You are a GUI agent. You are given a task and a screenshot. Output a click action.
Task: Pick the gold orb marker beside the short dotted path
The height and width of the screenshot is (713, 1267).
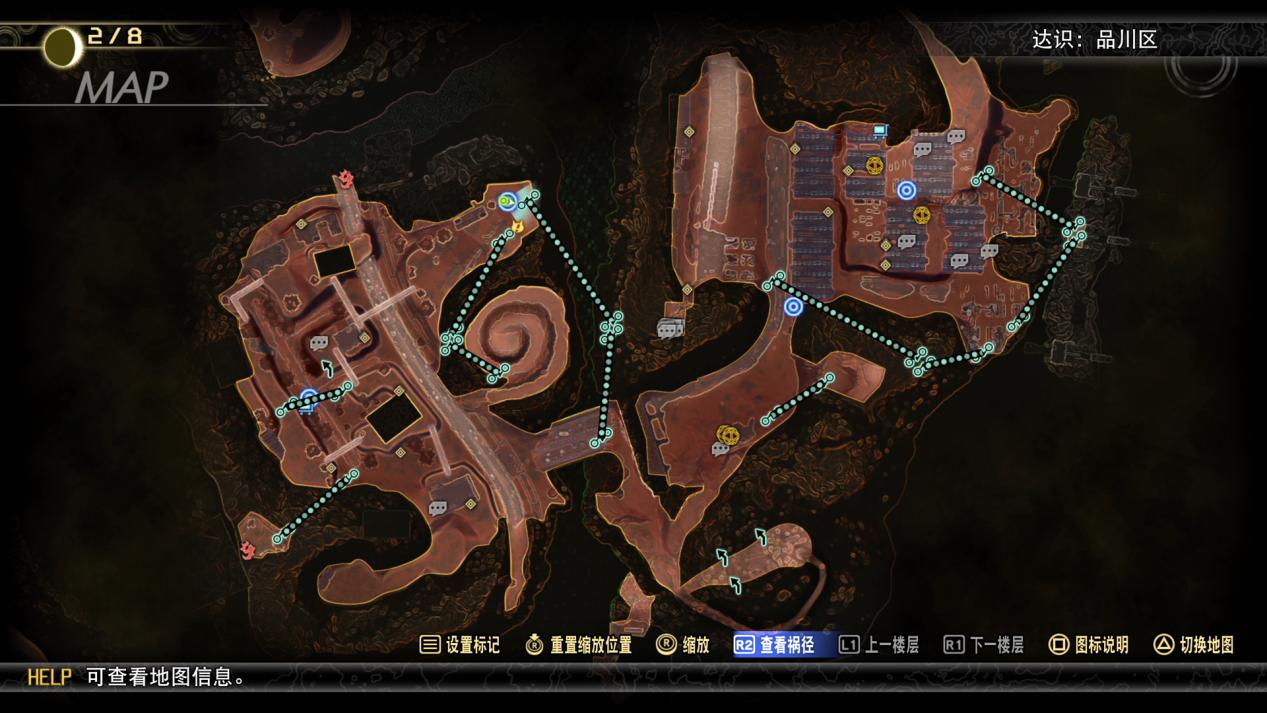(x=727, y=434)
